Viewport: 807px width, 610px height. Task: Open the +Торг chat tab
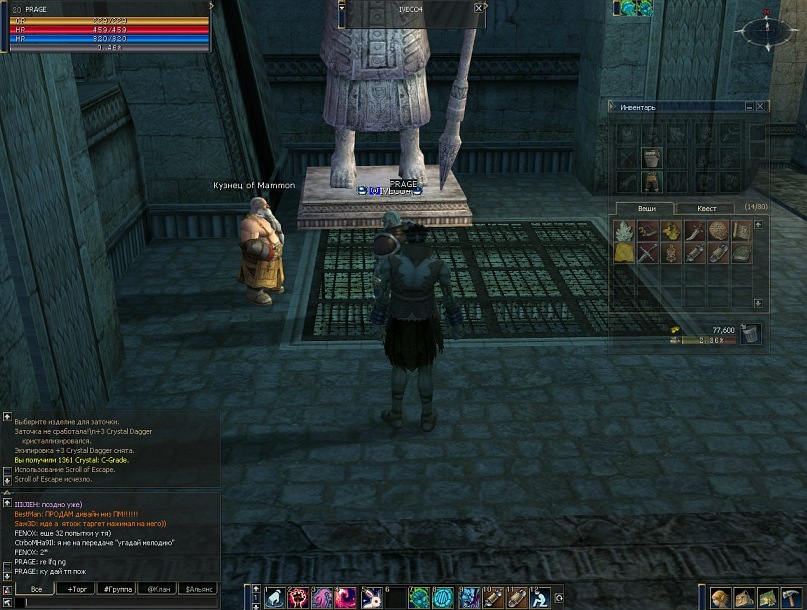[77, 589]
